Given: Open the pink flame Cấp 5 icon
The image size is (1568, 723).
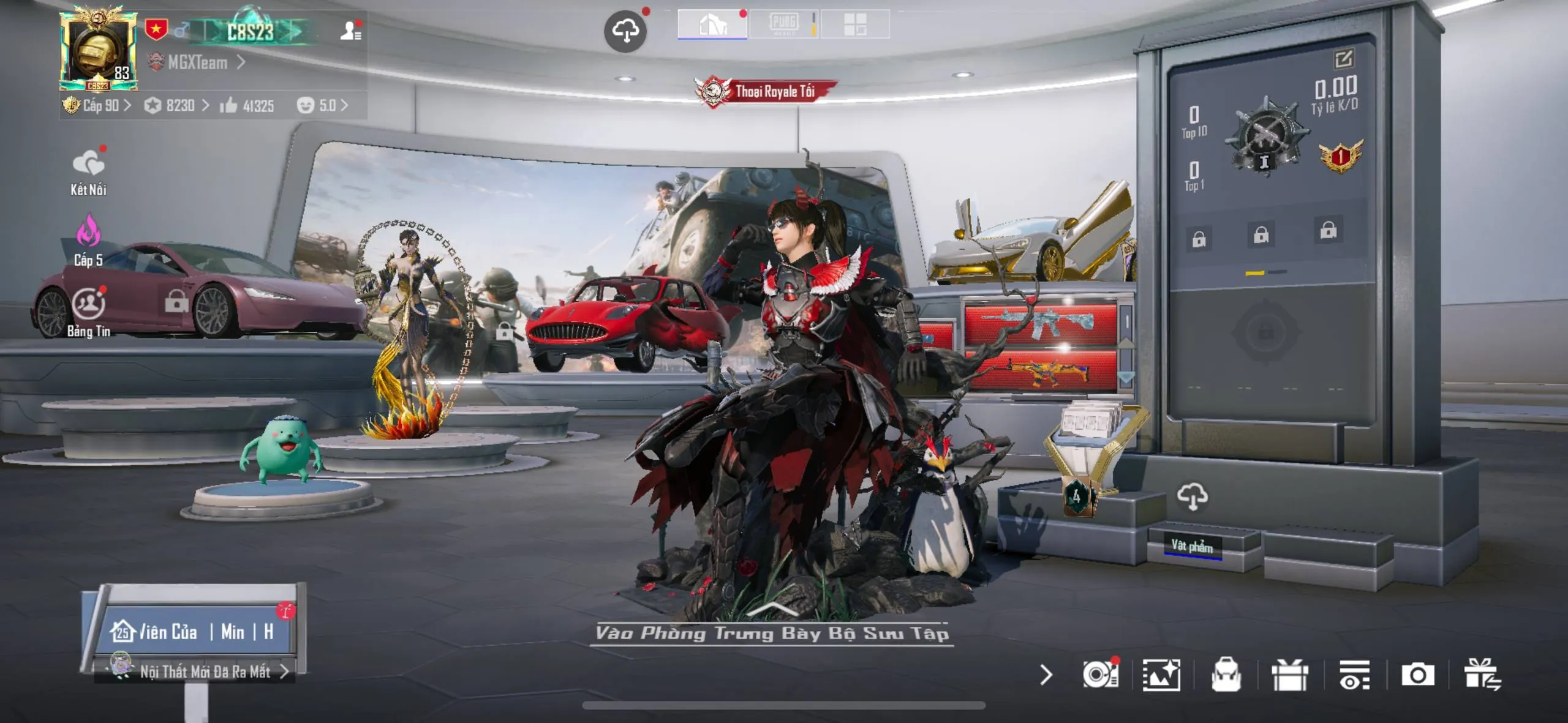Looking at the screenshot, I should (x=88, y=242).
